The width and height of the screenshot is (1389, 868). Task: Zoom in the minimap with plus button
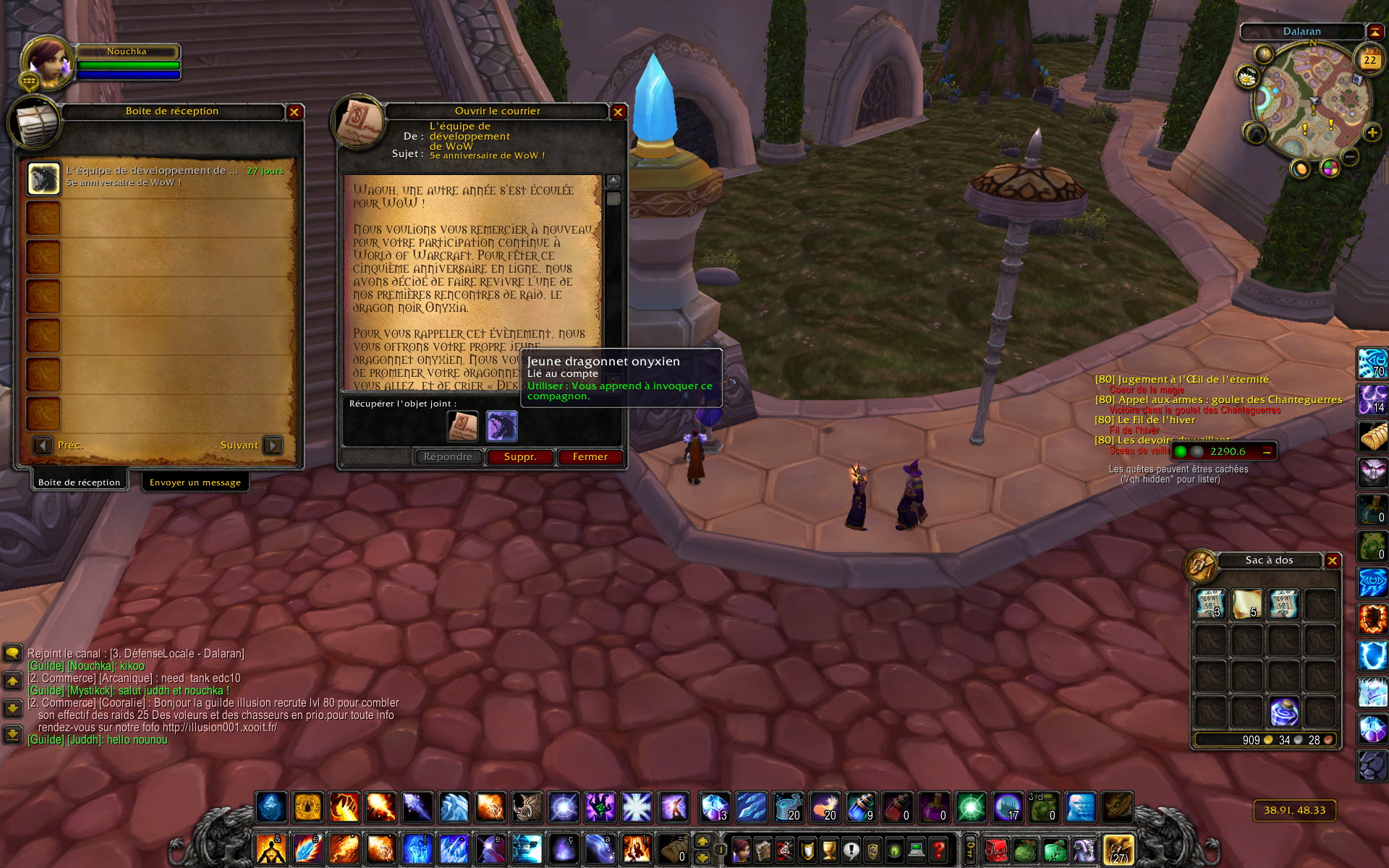1372,132
